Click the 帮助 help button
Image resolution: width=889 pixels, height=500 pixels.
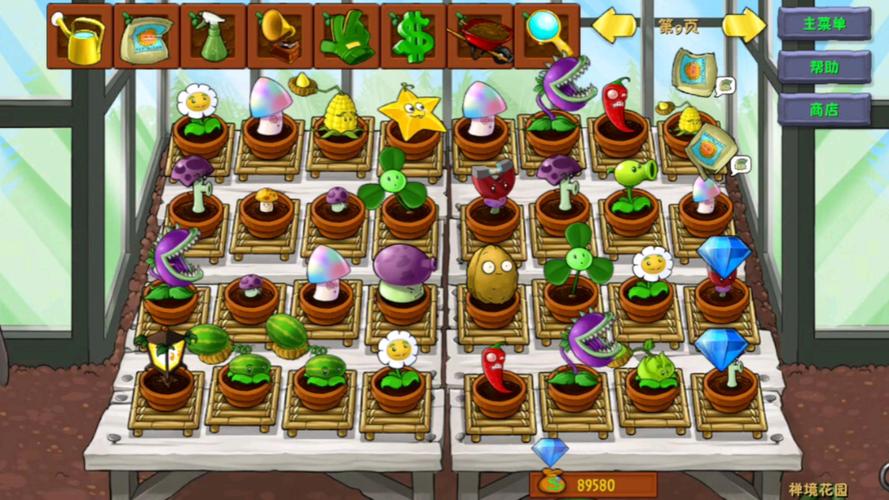coord(824,67)
